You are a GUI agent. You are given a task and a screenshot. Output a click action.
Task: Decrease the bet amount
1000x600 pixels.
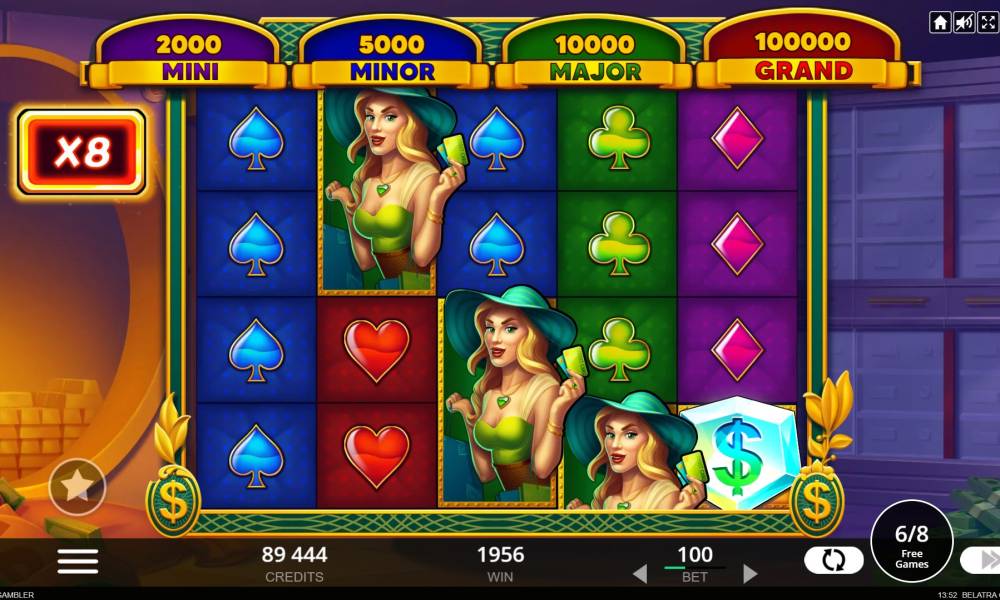pyautogui.click(x=639, y=574)
